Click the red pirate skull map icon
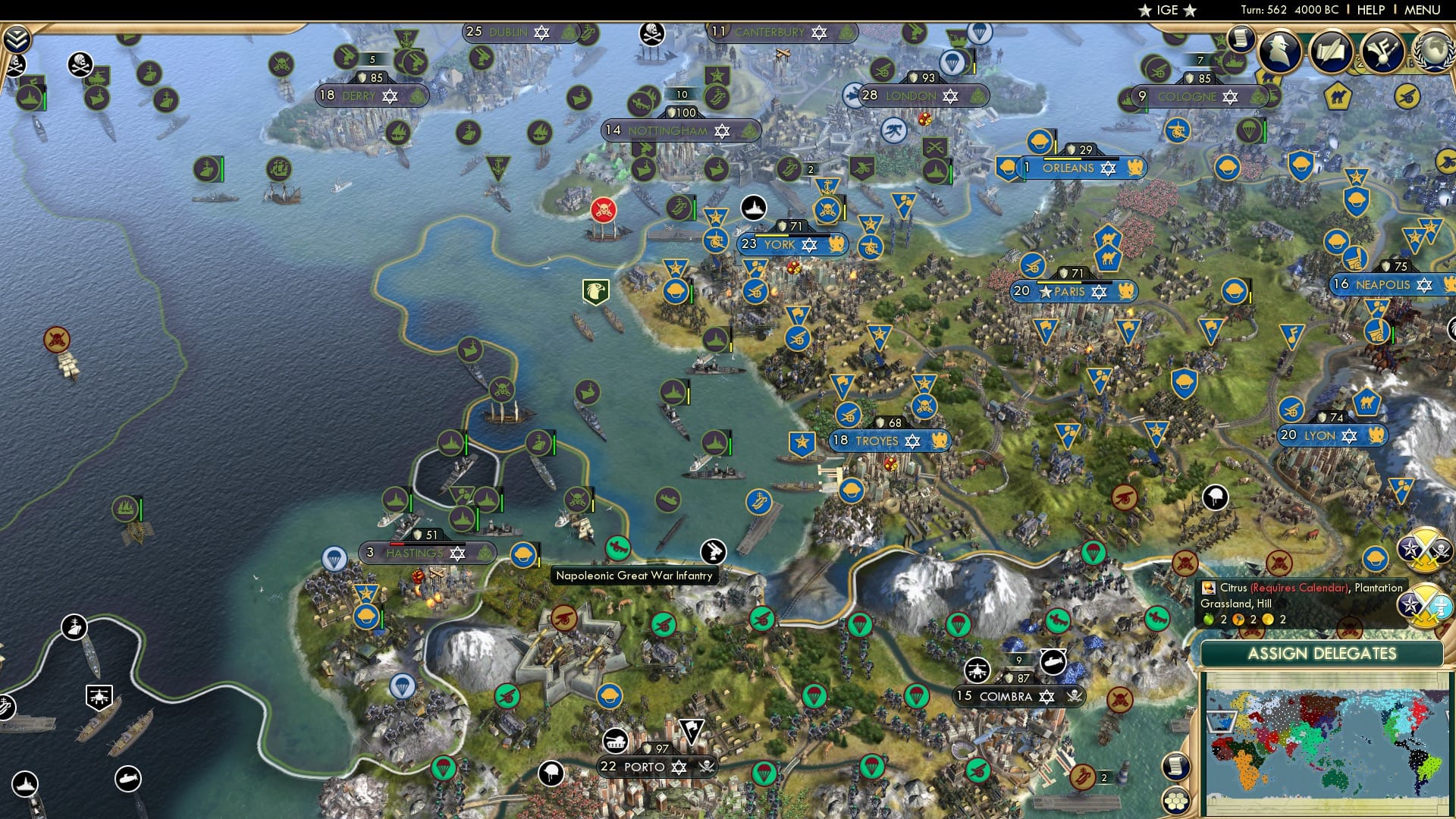Image resolution: width=1456 pixels, height=819 pixels. pyautogui.click(x=603, y=210)
